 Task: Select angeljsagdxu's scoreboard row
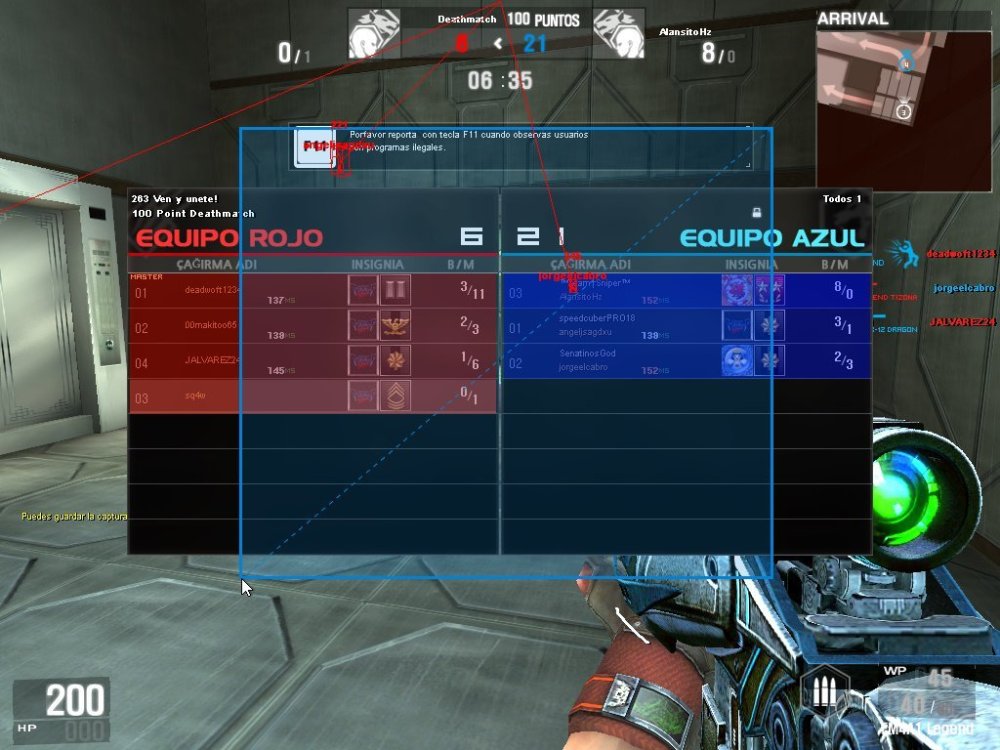pos(685,326)
